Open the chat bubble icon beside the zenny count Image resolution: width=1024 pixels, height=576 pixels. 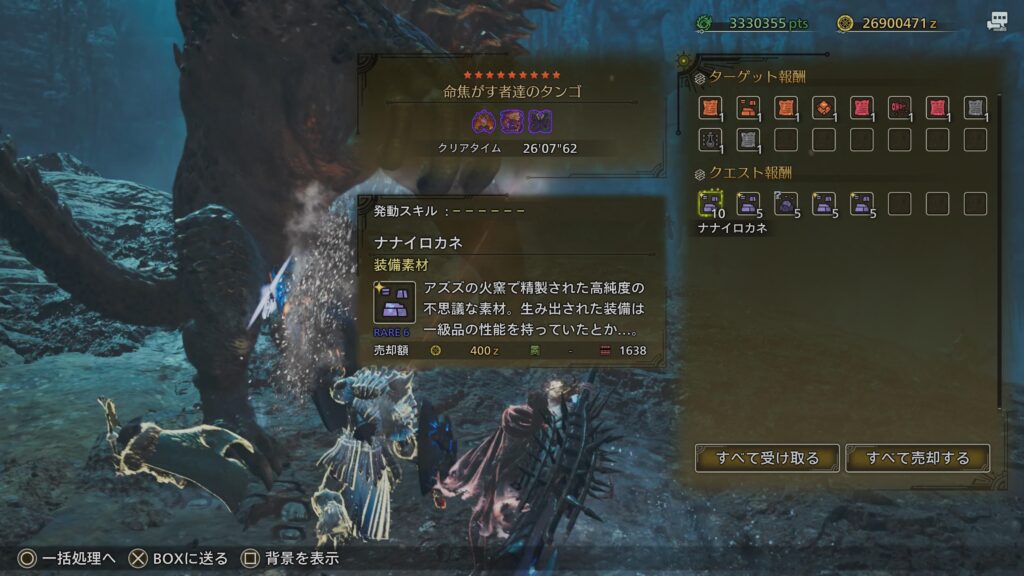click(997, 22)
